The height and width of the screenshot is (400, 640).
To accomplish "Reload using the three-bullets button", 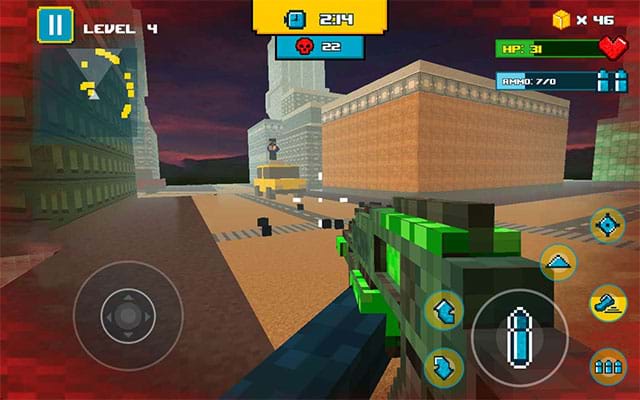I will pyautogui.click(x=607, y=366).
